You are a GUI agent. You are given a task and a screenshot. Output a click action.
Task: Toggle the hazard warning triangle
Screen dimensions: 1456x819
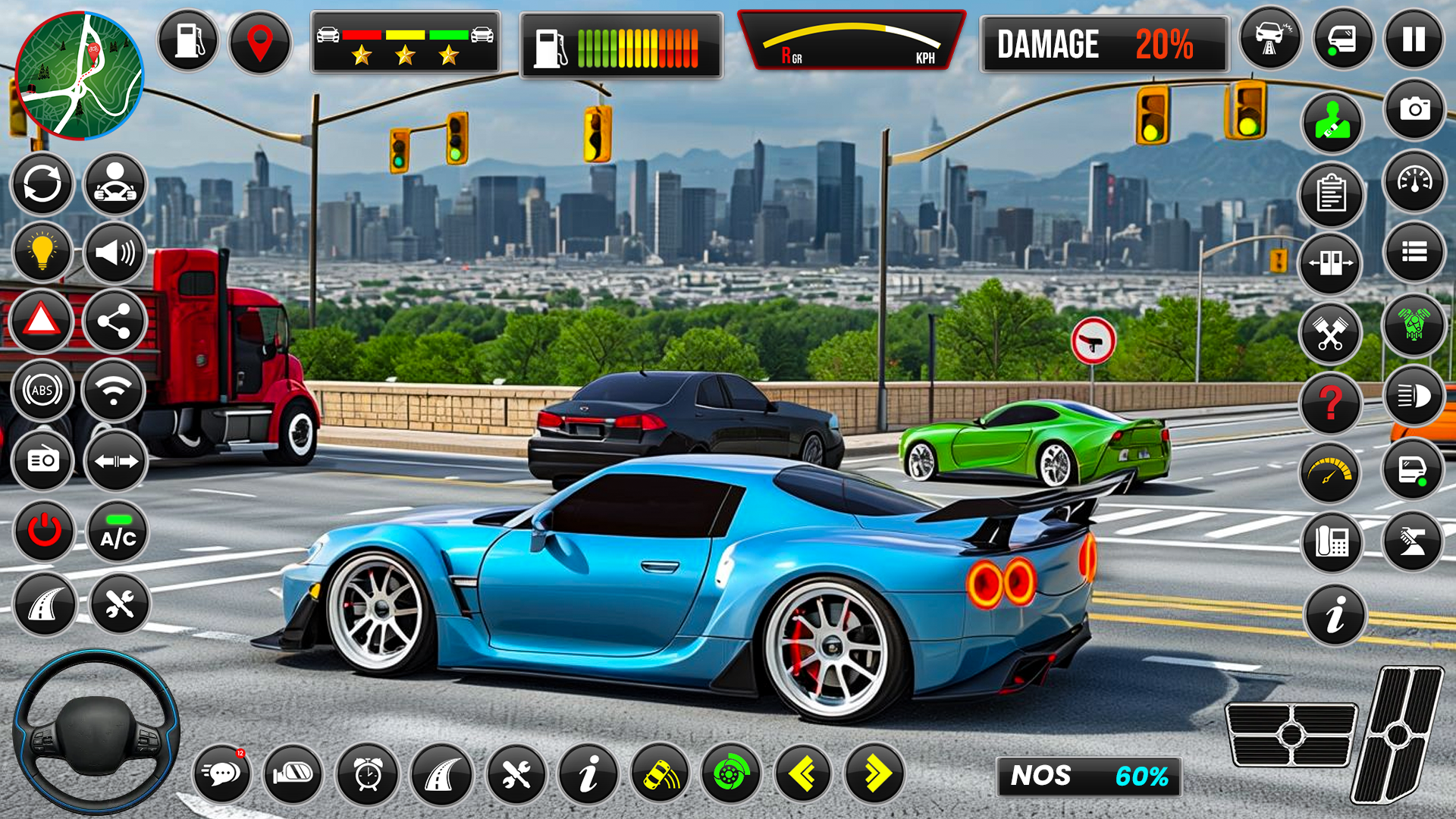[43, 321]
